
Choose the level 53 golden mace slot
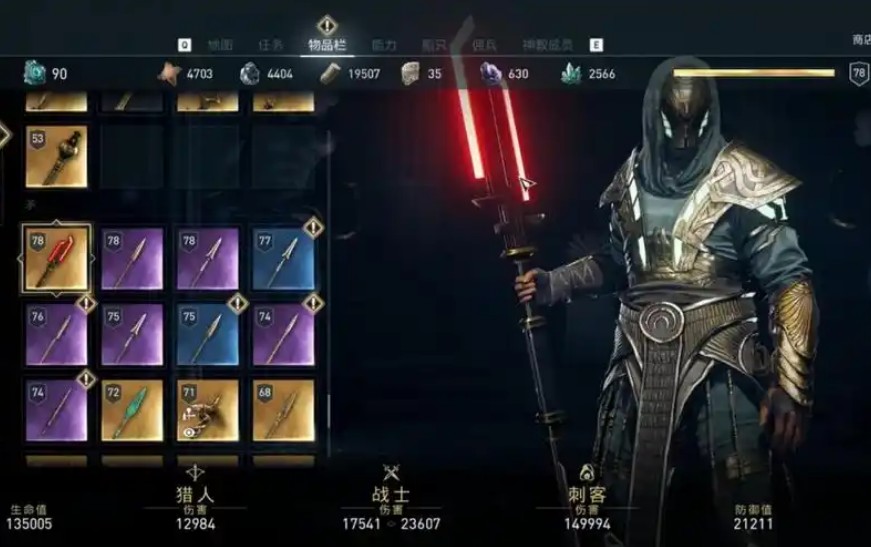[x=56, y=156]
